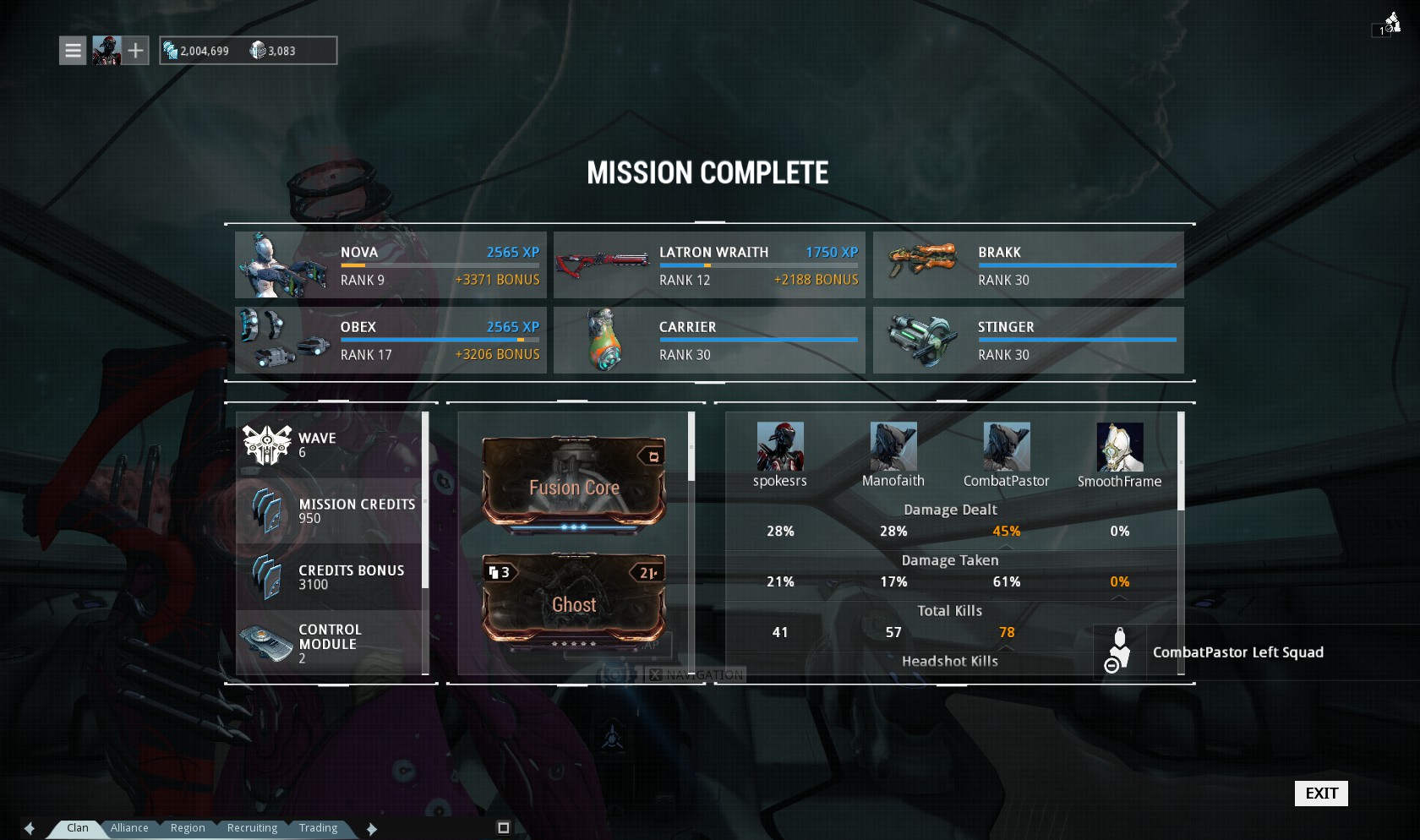Select the Latron Wraith XP panel

709,265
